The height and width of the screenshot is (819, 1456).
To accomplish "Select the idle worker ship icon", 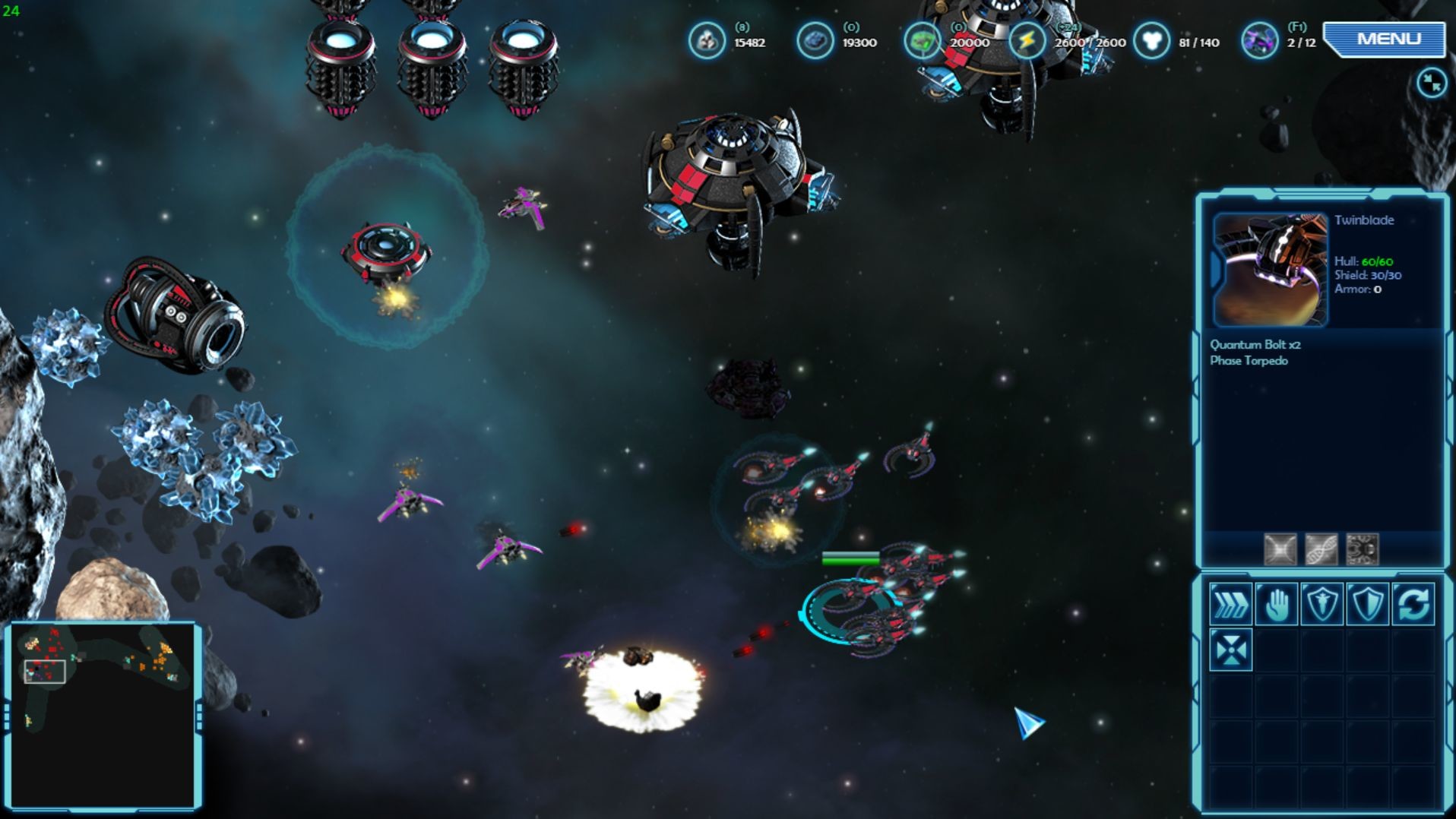I will pyautogui.click(x=1259, y=40).
